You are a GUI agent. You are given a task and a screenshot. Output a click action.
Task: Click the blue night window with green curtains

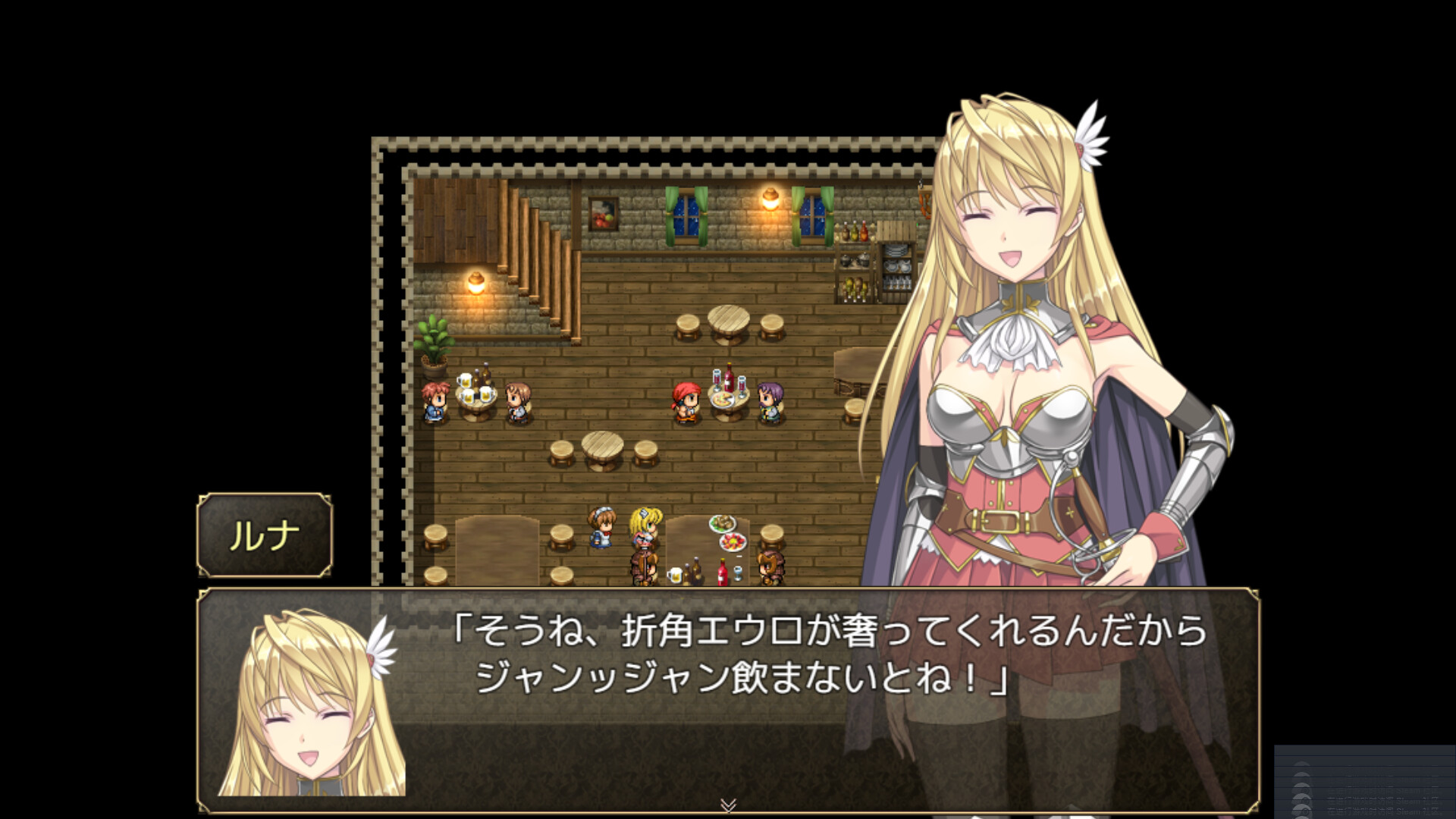coord(686,216)
